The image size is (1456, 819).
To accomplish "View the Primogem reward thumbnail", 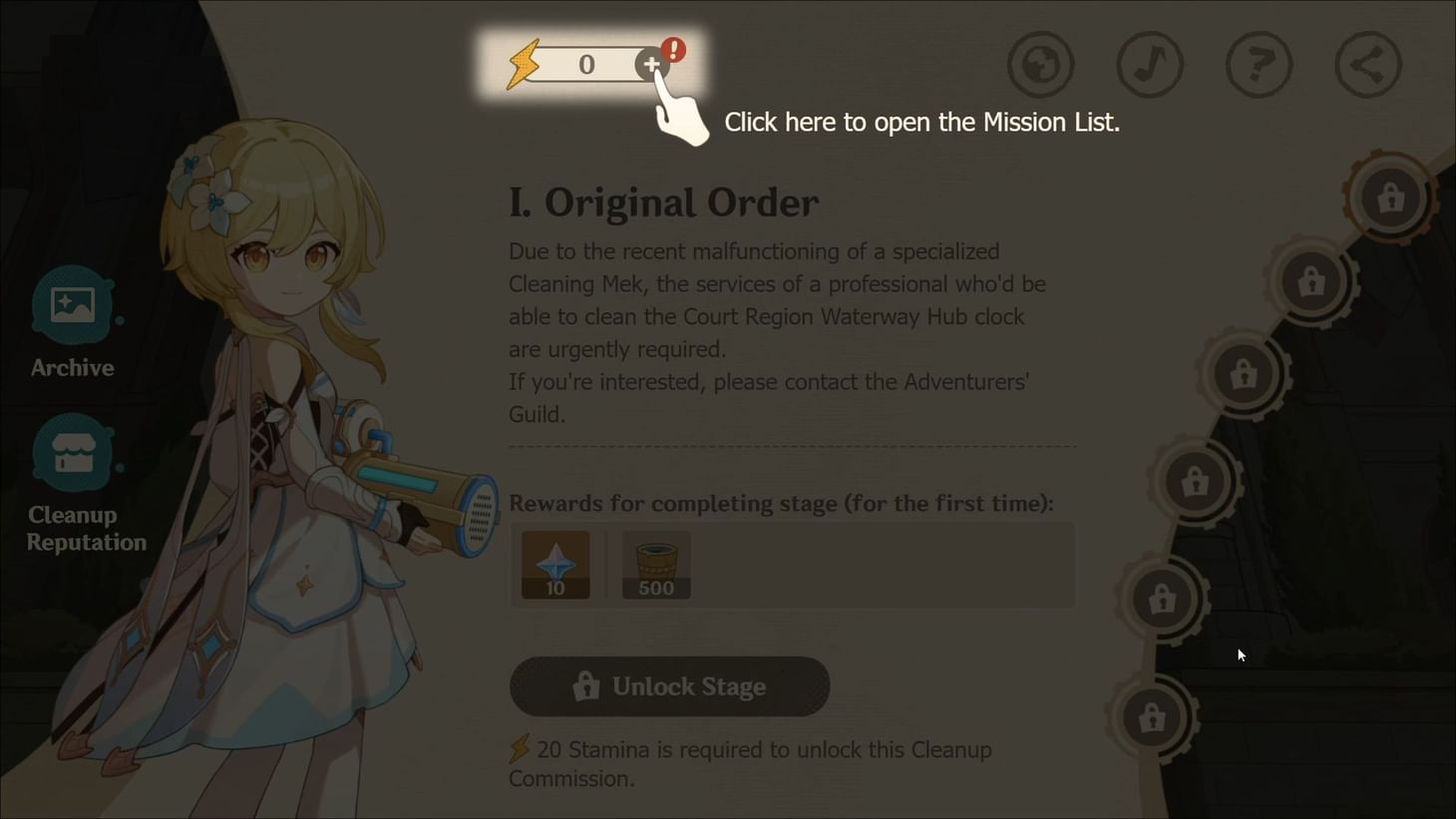I will point(554,562).
